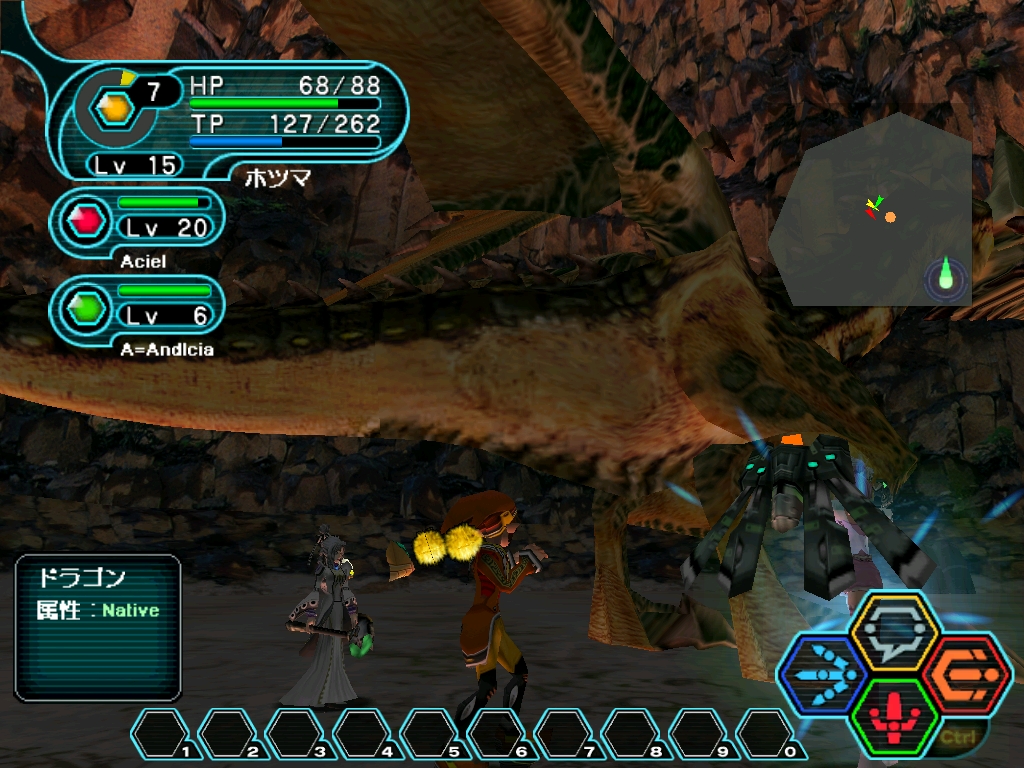The height and width of the screenshot is (768, 1024).
Task: Click the ドラゴン target info panel
Action: [98, 628]
